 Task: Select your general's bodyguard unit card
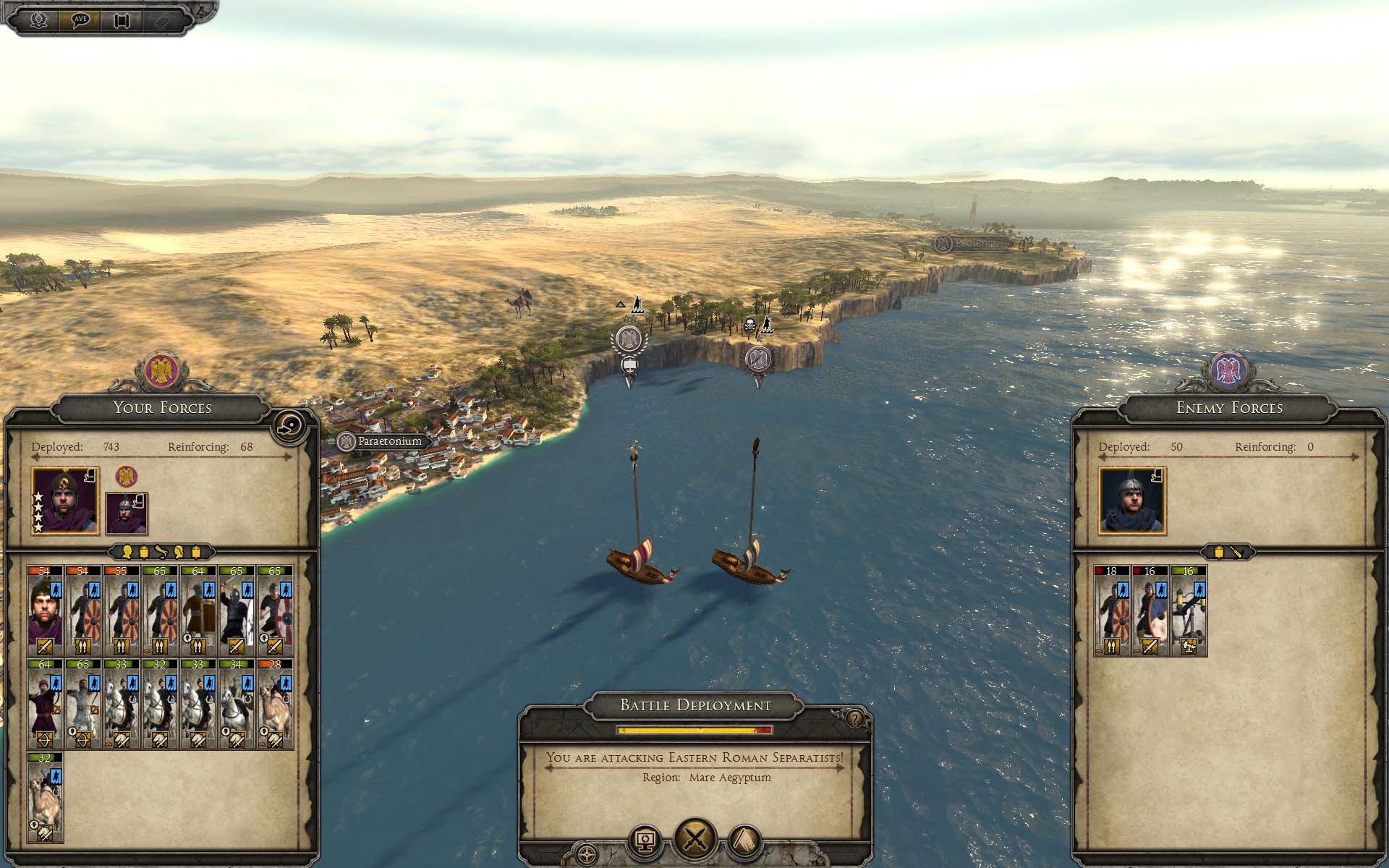point(45,610)
